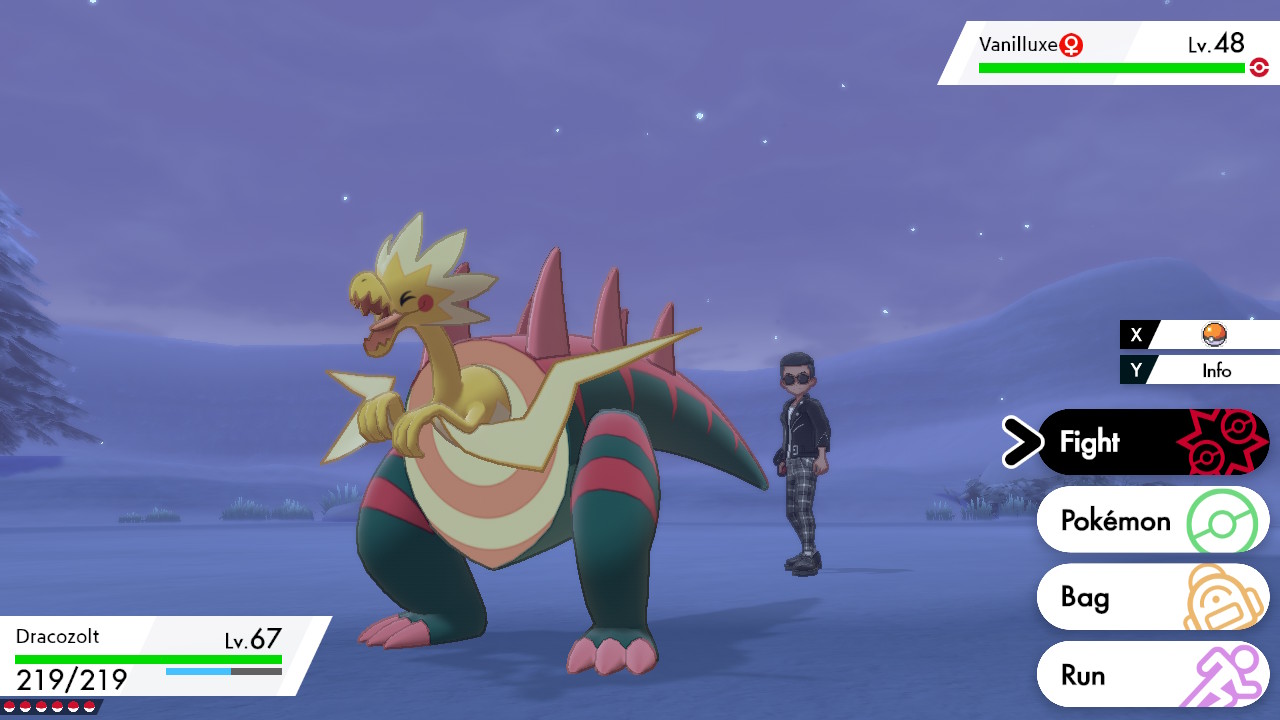
Task: Click the X shortcut label
Action: tap(1136, 334)
